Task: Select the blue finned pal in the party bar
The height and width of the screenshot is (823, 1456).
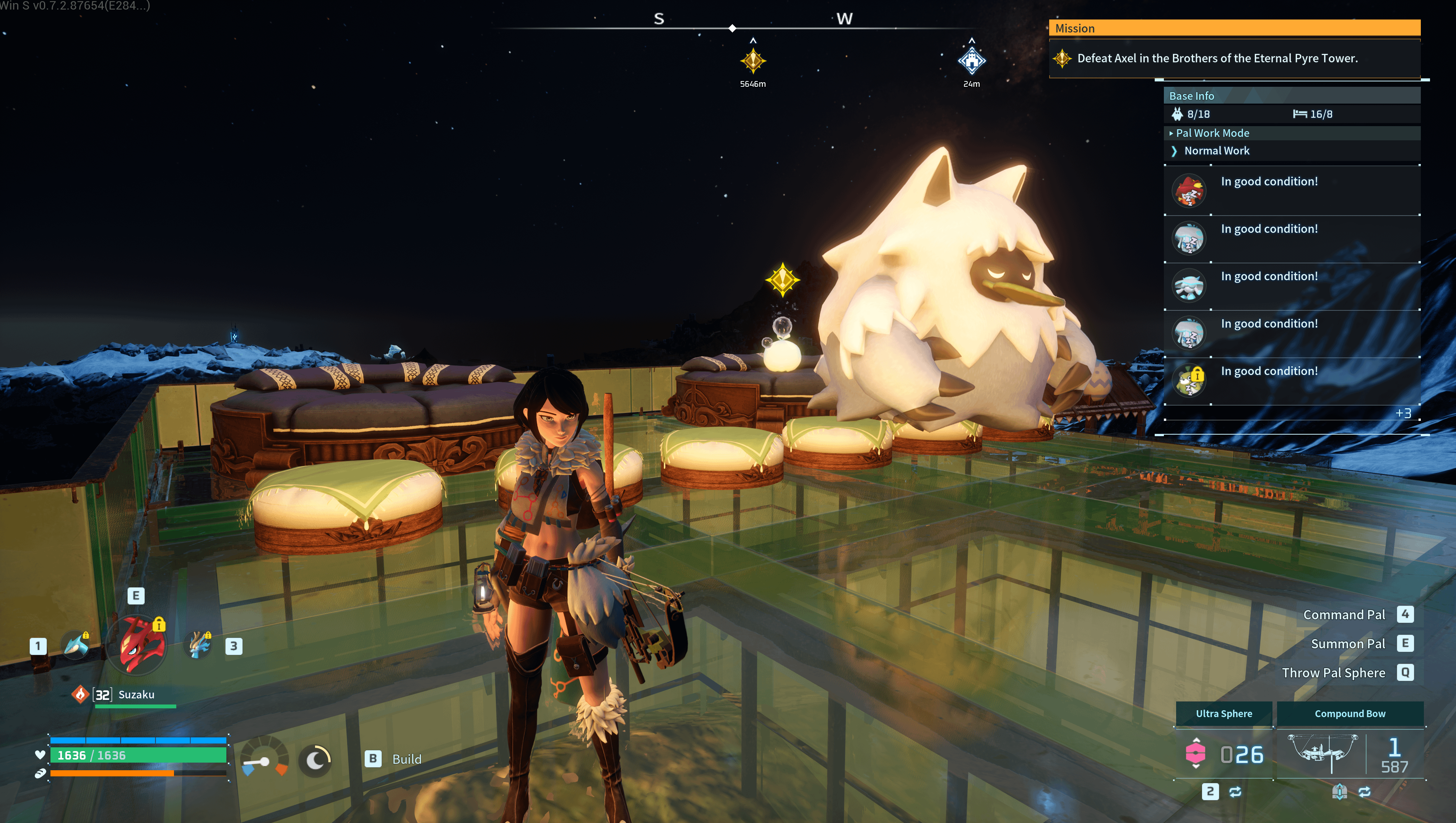Action: click(76, 645)
